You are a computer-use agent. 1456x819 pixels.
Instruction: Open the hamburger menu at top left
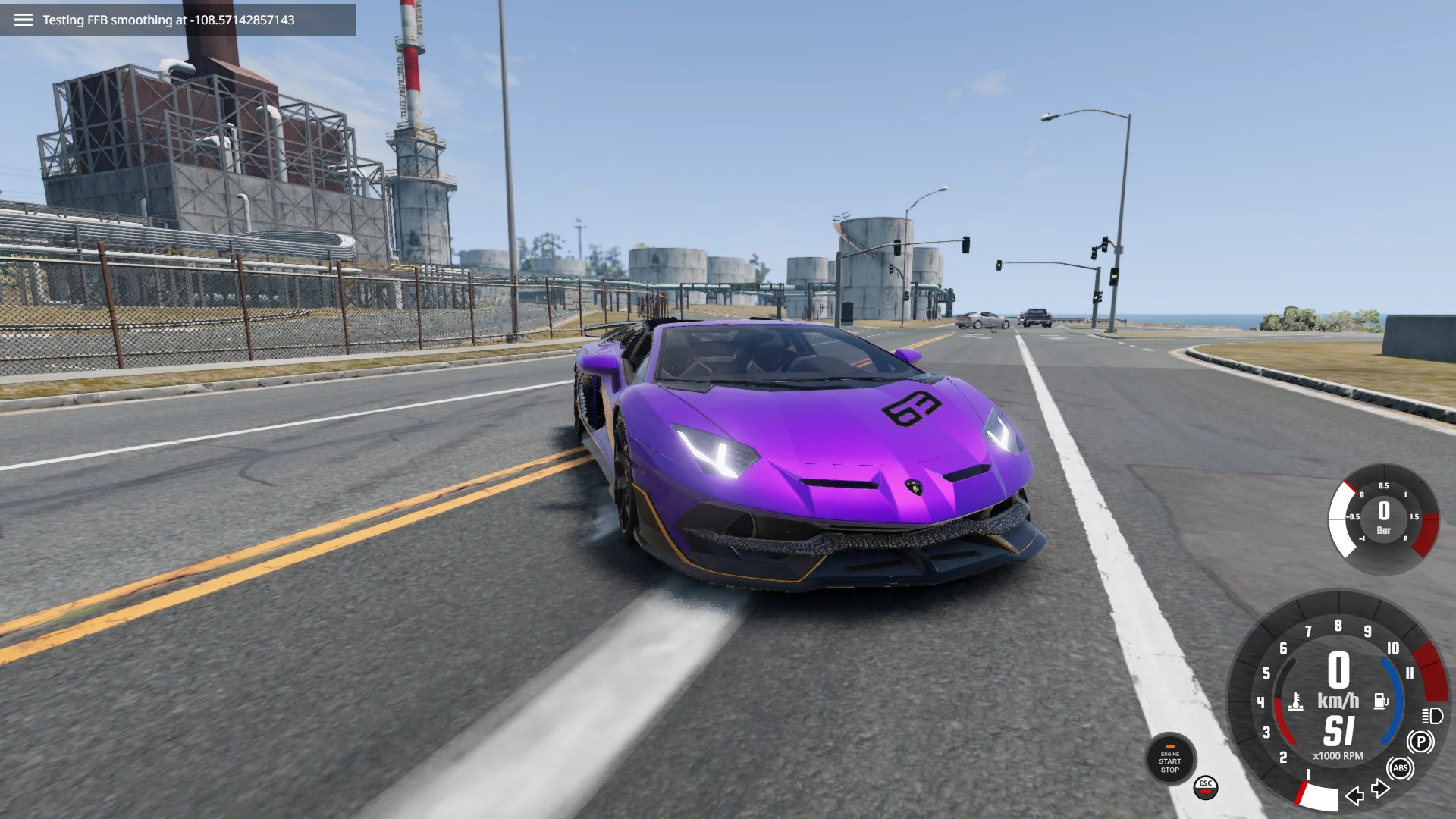click(x=25, y=19)
